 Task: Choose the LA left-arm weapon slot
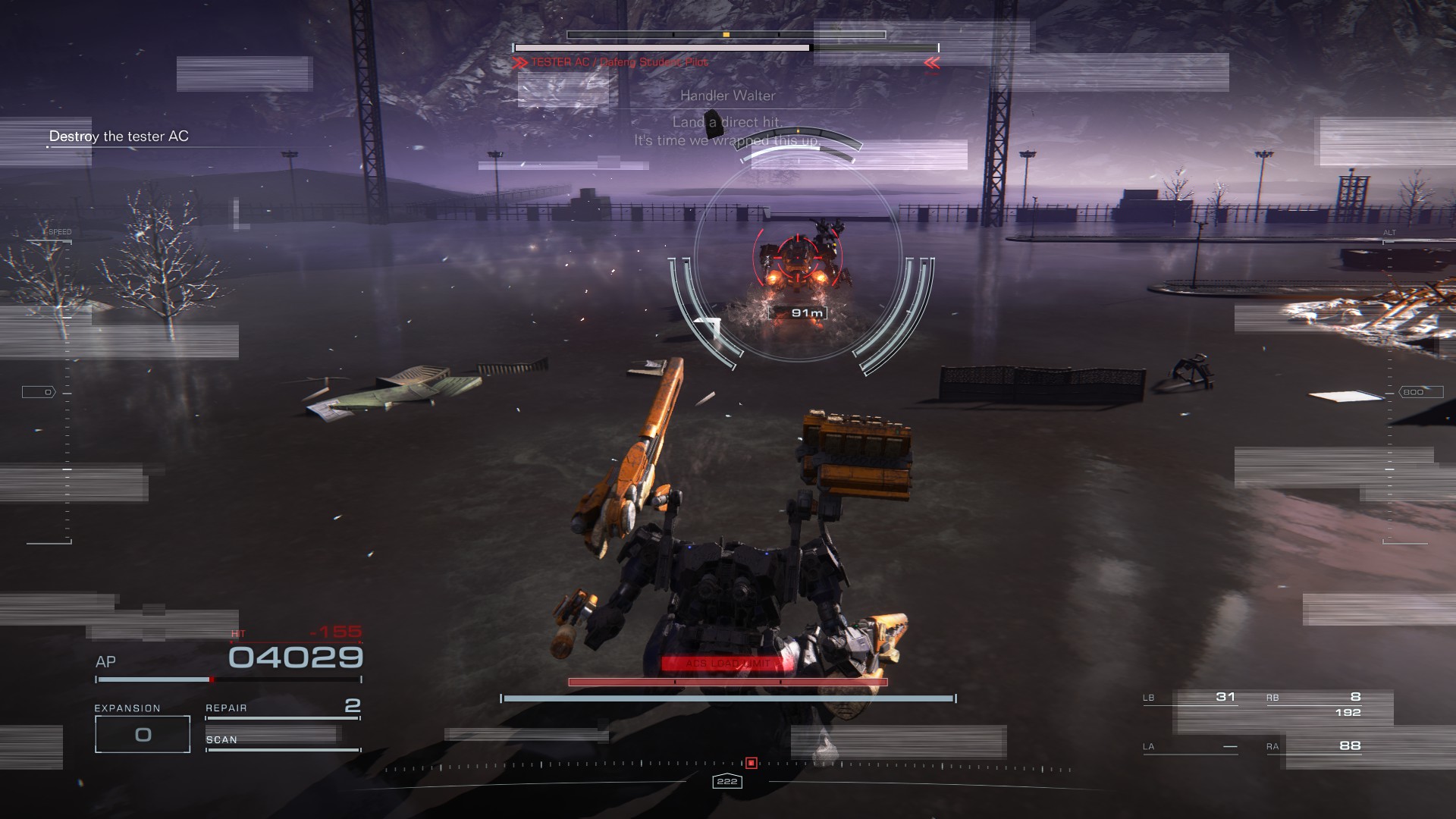click(1191, 746)
